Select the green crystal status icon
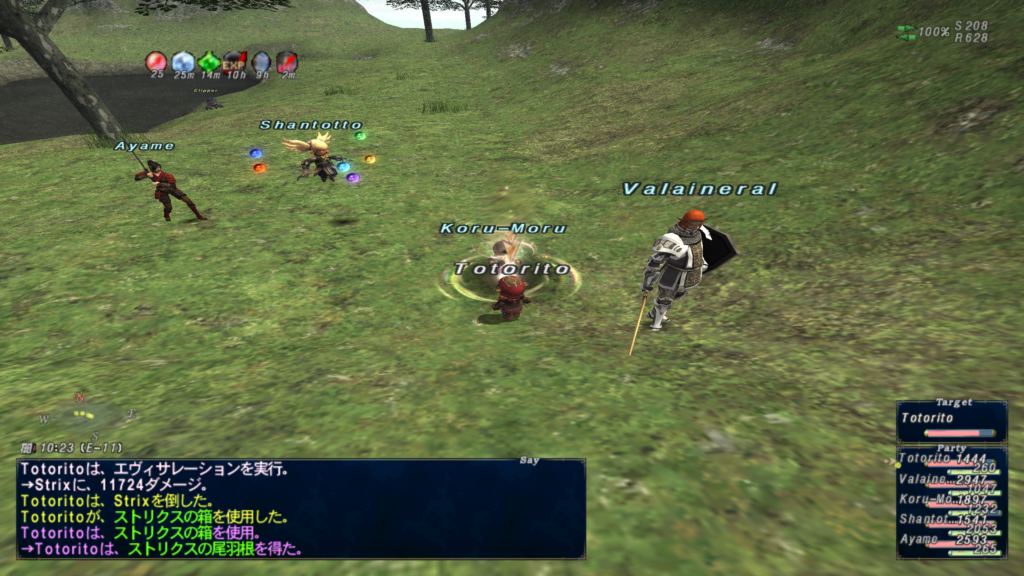The image size is (1024, 576). (208, 62)
